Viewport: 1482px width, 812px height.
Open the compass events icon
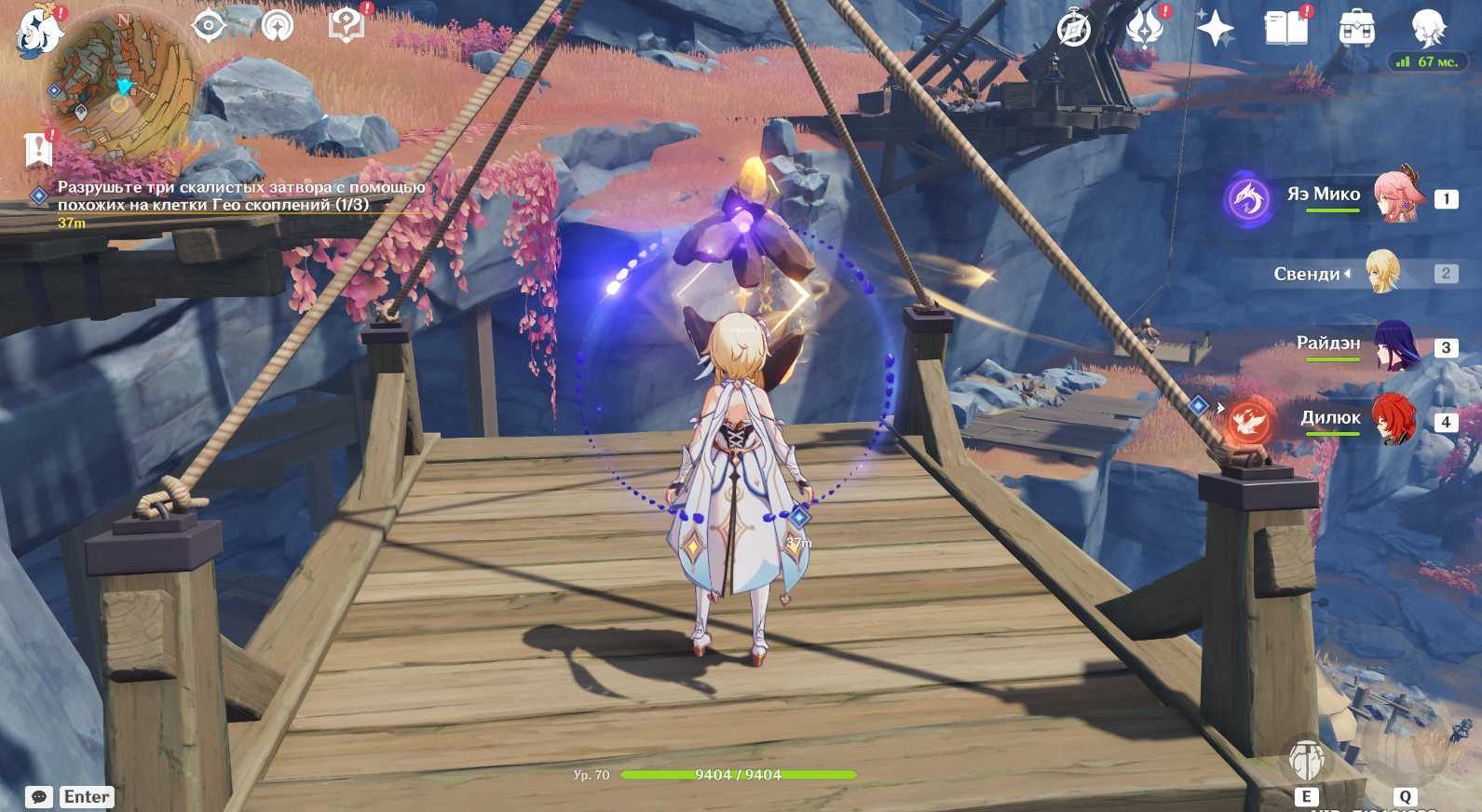point(1074,29)
